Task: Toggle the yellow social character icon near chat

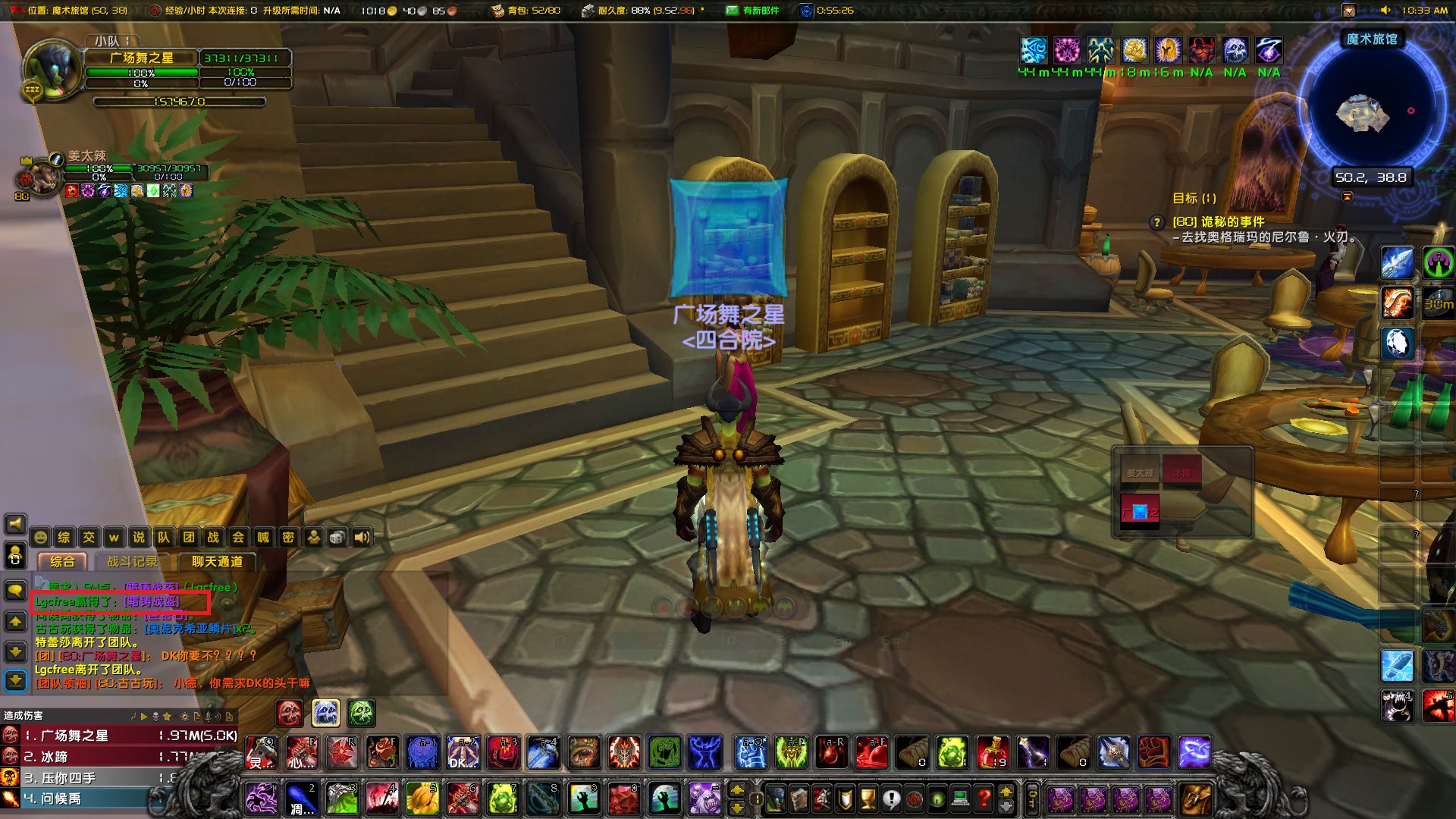Action: (313, 537)
